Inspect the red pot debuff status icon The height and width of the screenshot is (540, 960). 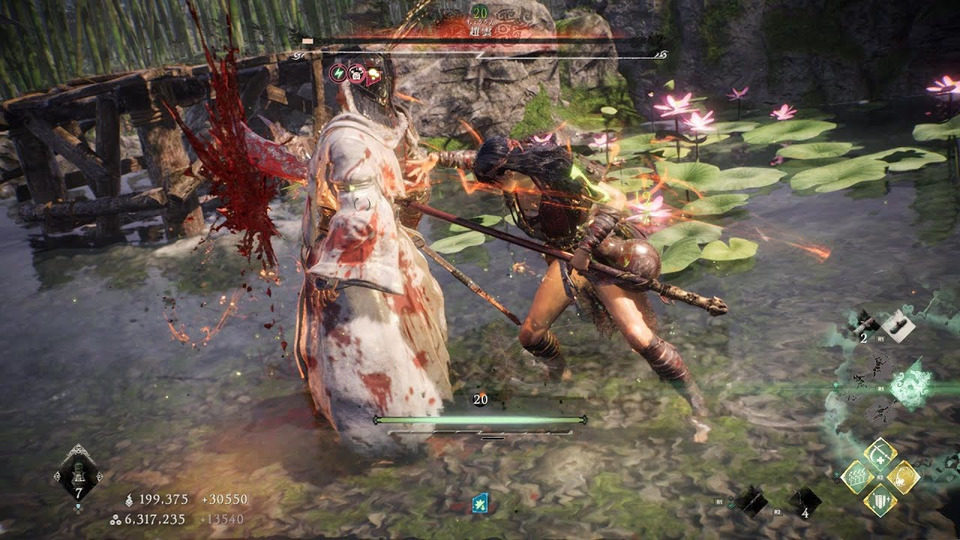[x=356, y=73]
